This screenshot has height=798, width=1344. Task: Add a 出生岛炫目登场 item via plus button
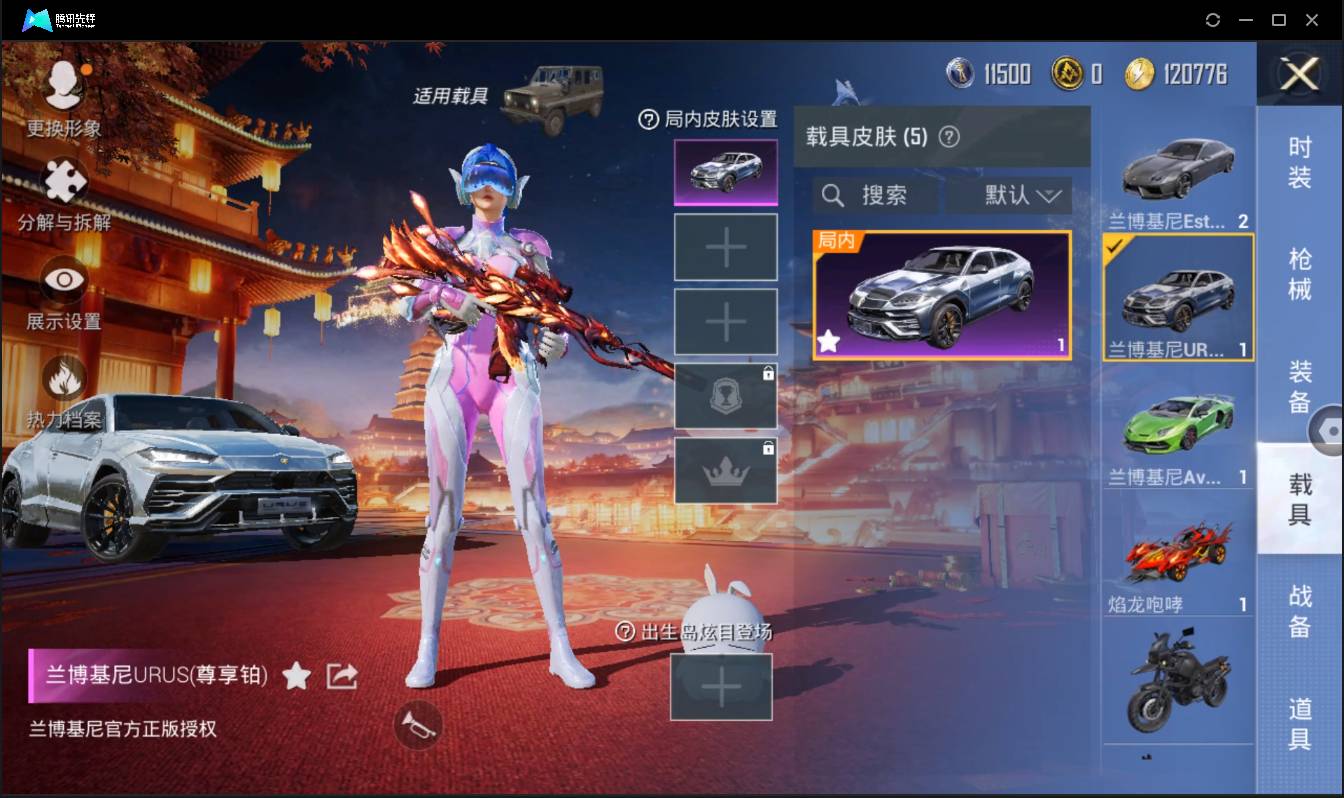721,687
